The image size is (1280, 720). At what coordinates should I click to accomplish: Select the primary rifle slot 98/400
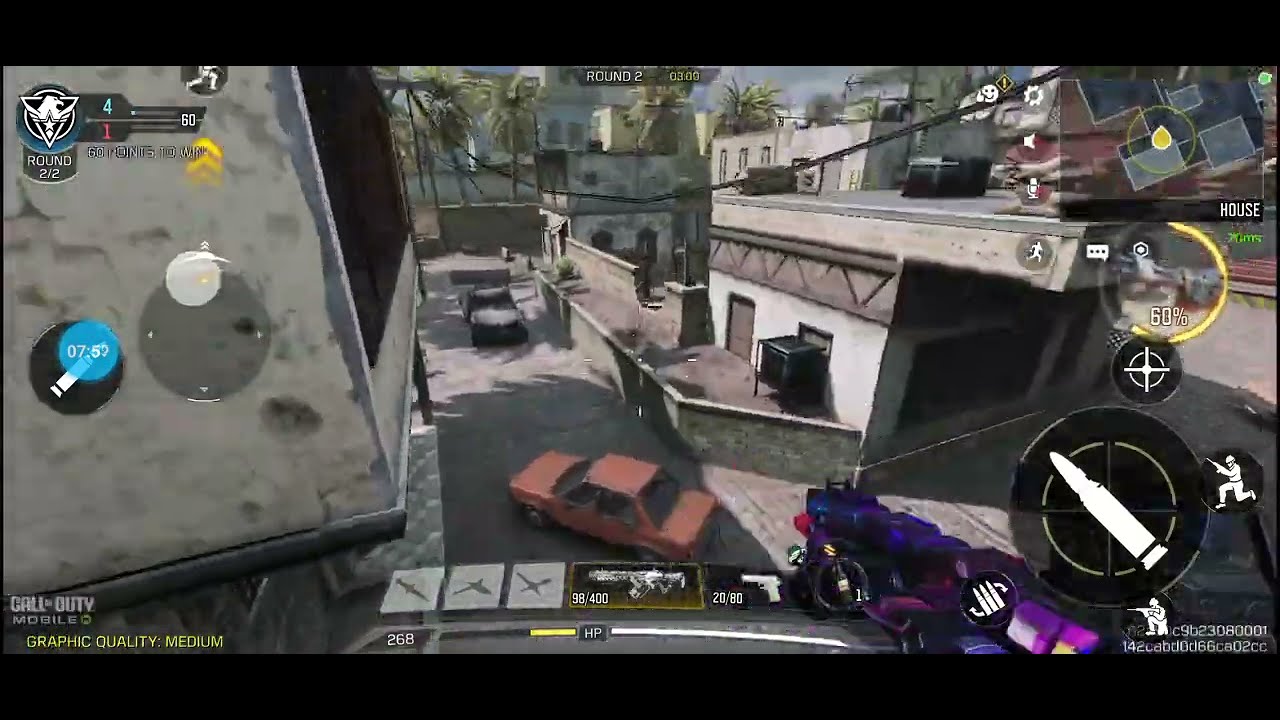[x=636, y=585]
